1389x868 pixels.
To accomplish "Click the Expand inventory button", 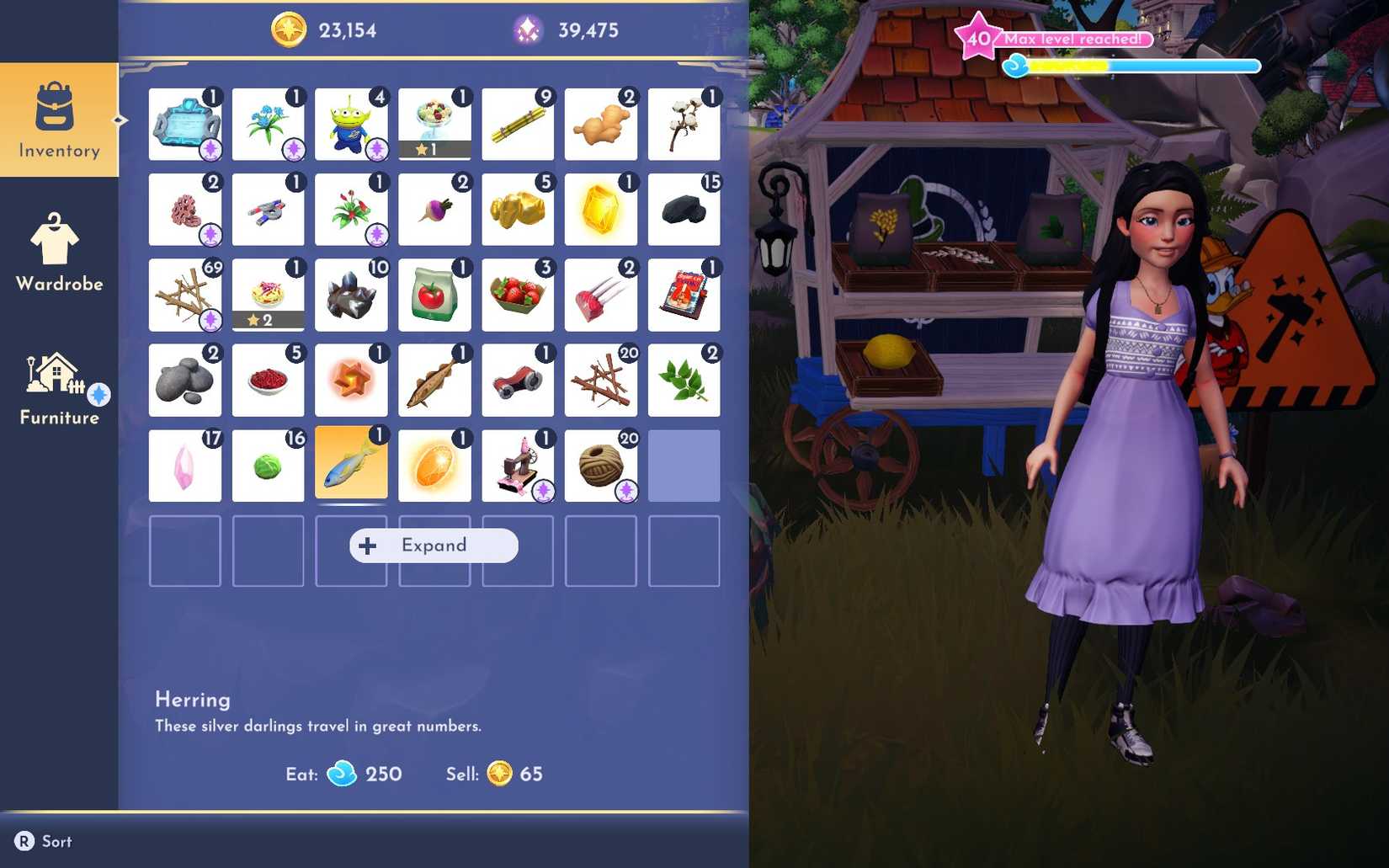I will click(x=433, y=545).
